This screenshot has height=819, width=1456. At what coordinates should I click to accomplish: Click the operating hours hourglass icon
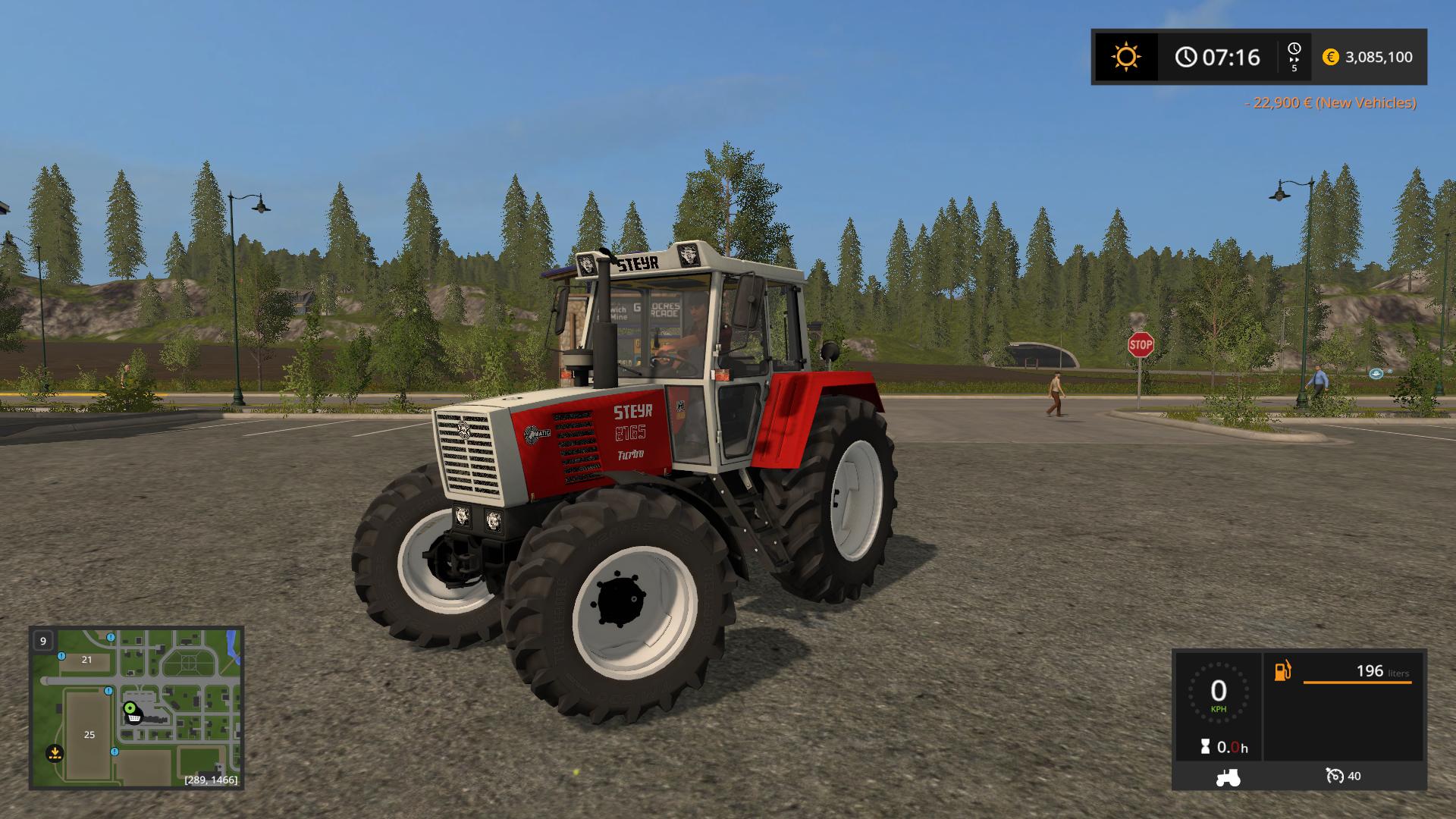click(x=1205, y=746)
